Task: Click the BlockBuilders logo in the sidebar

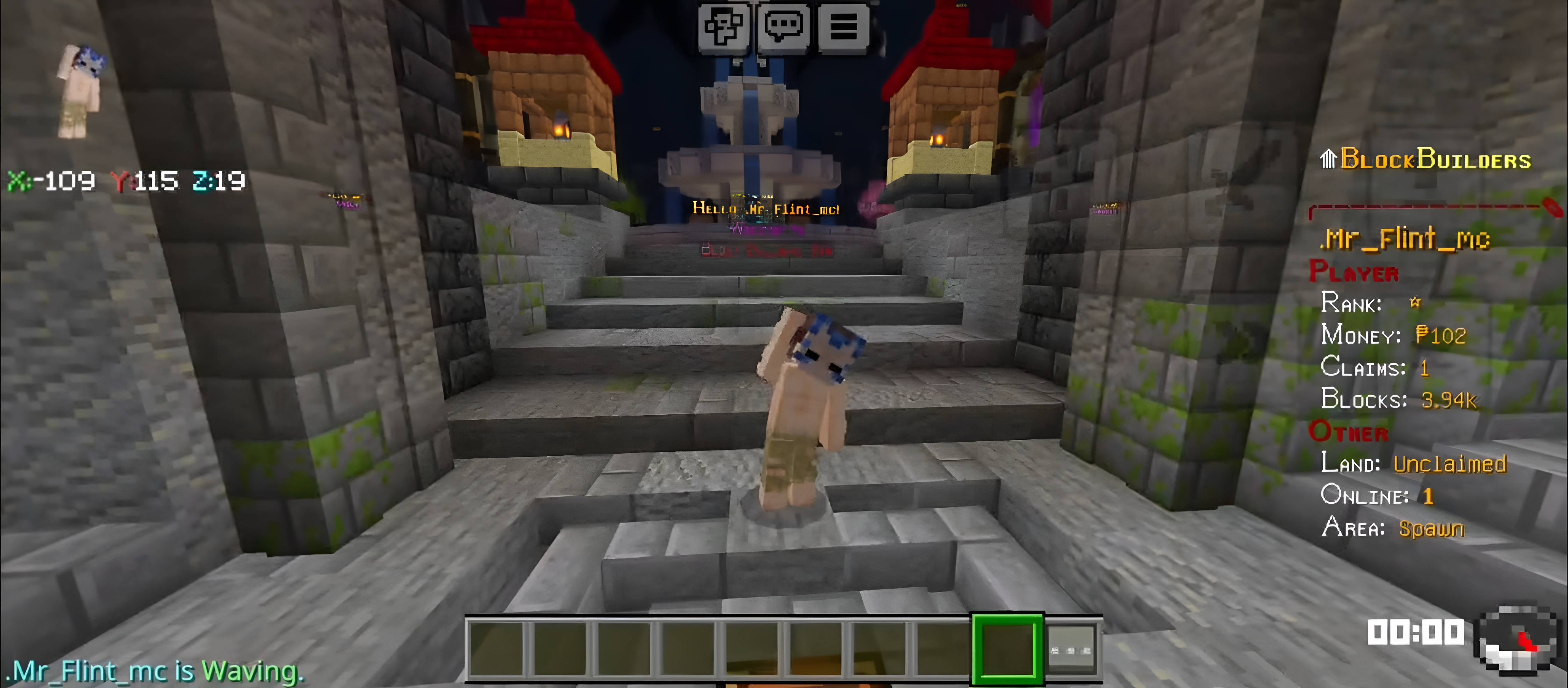Action: (x=1424, y=159)
